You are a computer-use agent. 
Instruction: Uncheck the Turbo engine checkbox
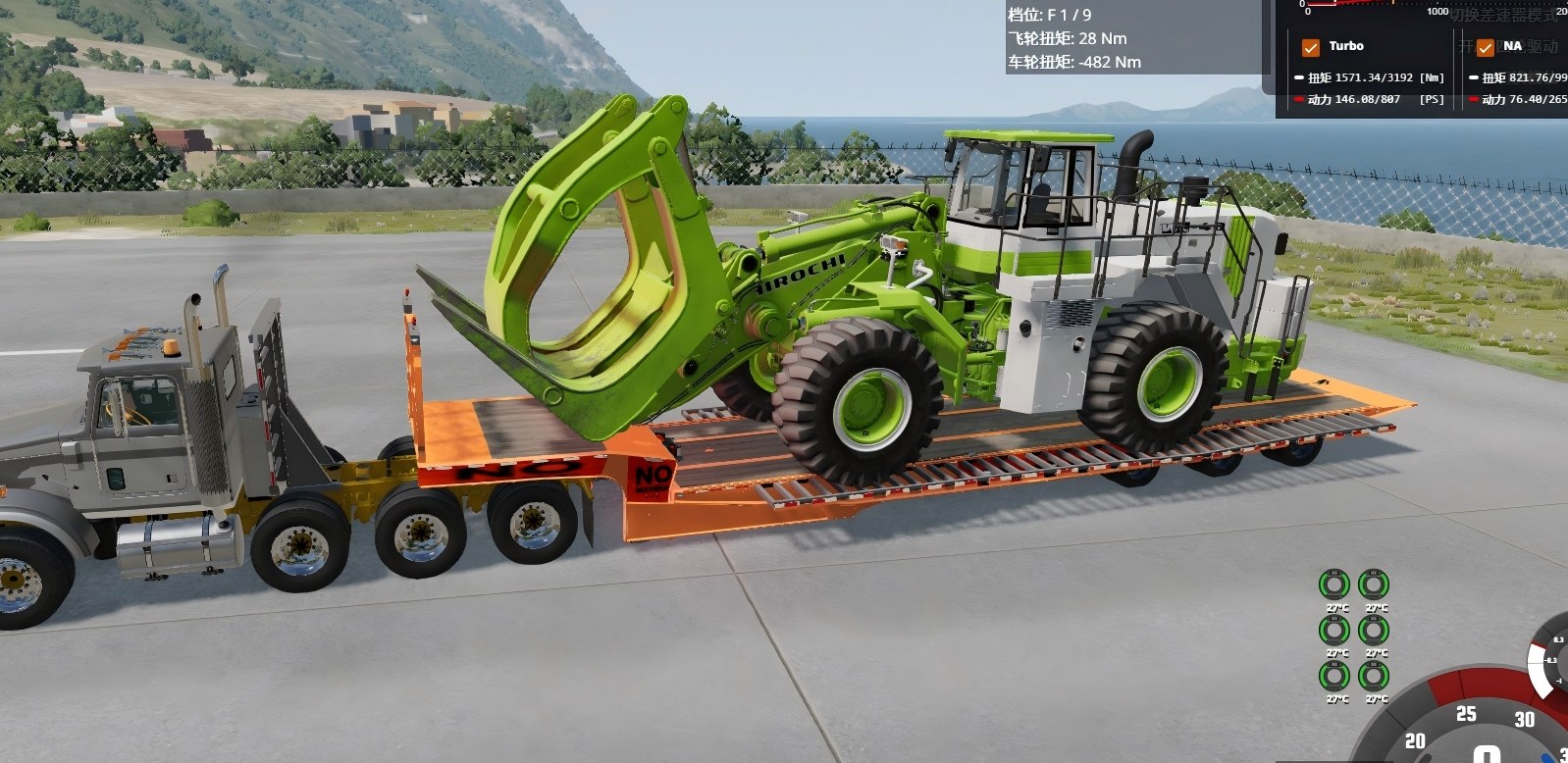[x=1311, y=47]
